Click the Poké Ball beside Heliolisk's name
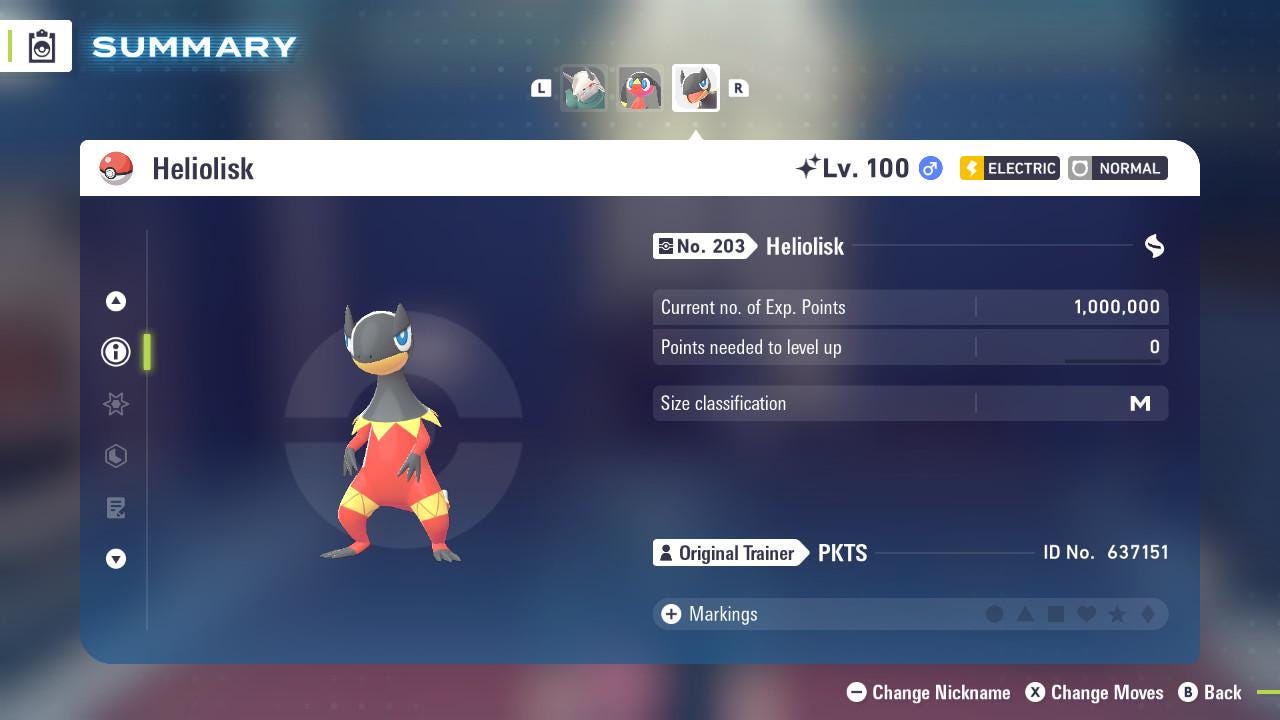 tap(117, 168)
